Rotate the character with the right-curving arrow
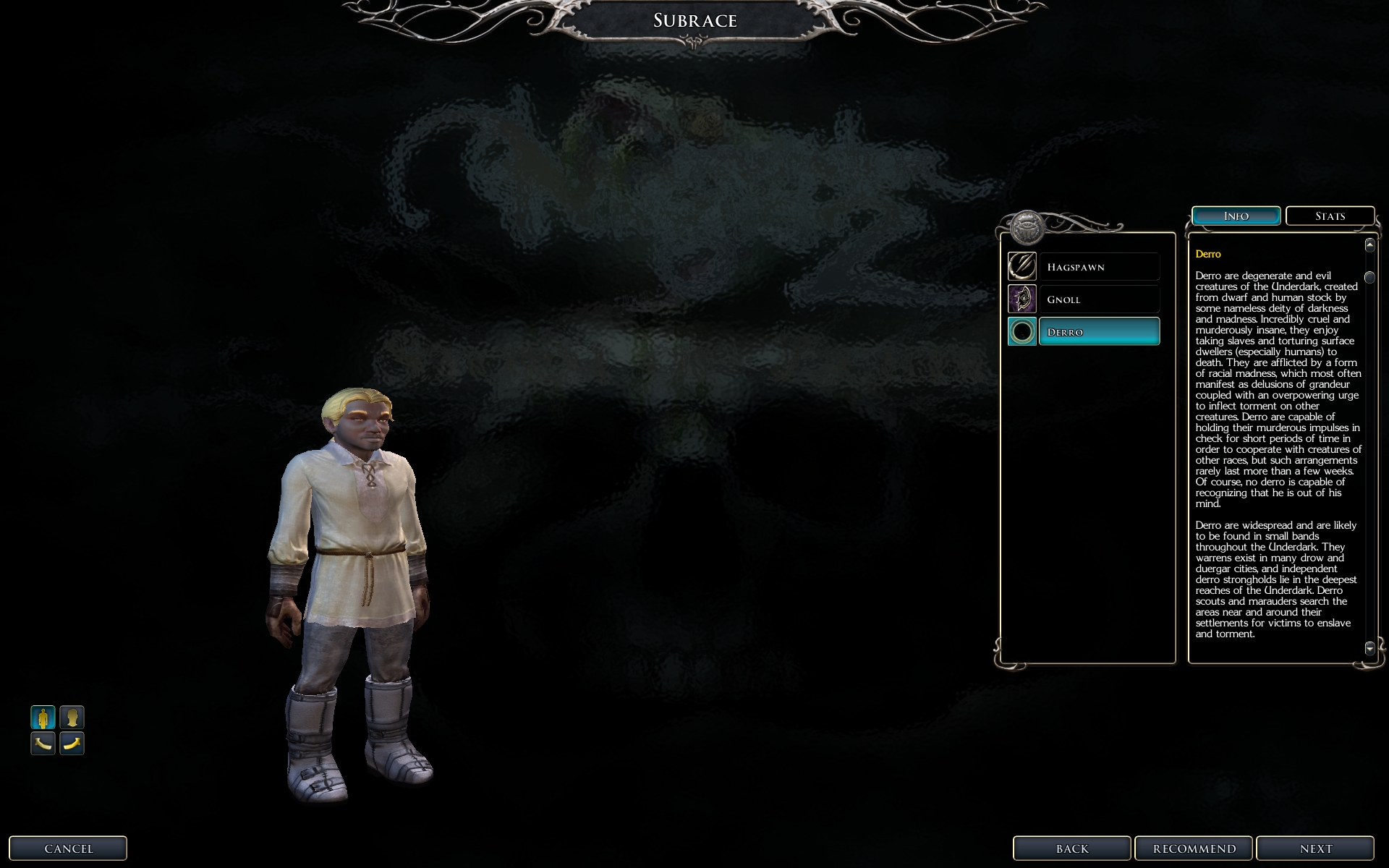Viewport: 1389px width, 868px height. [x=72, y=743]
